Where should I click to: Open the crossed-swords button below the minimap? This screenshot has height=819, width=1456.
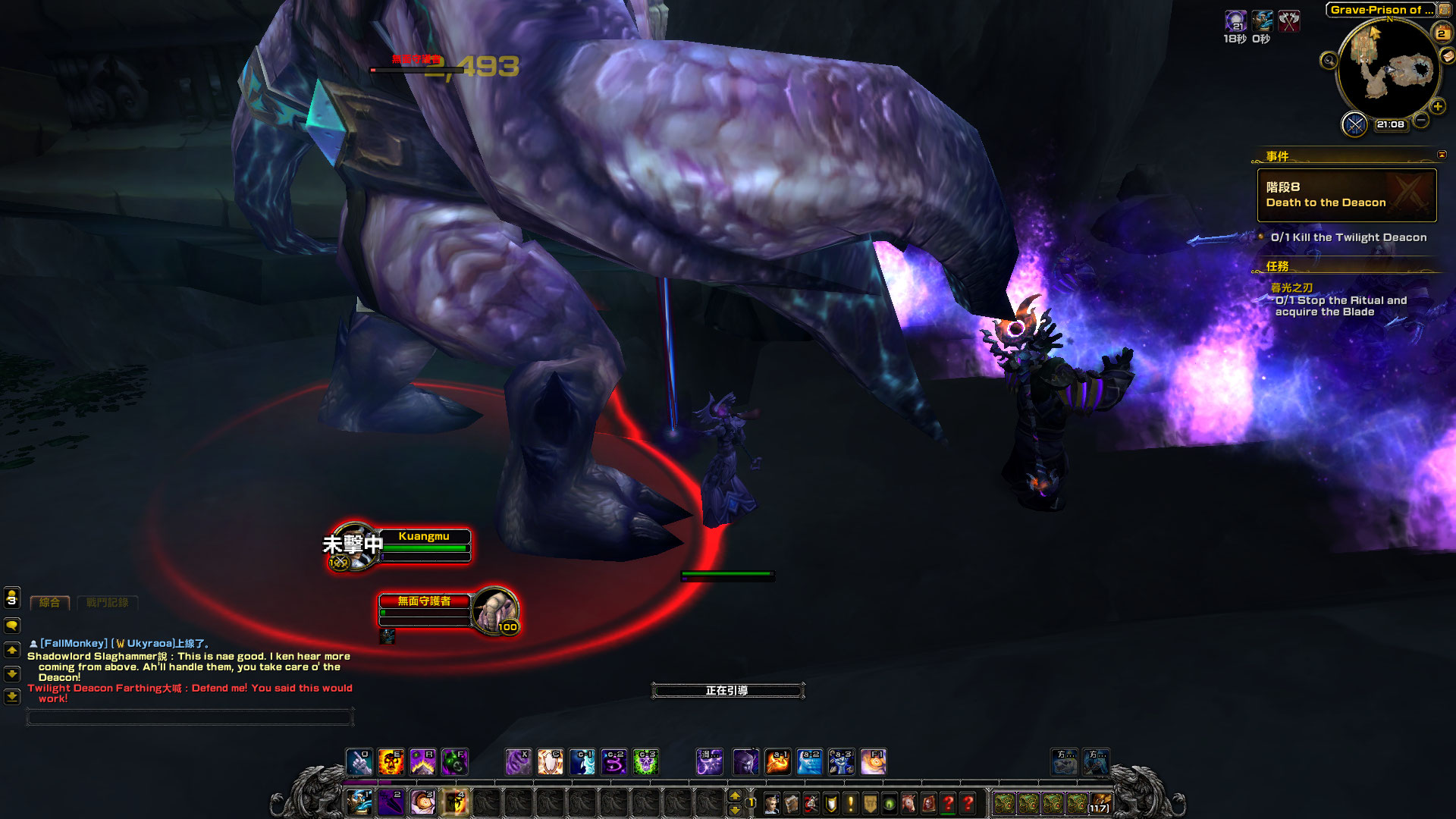click(x=1354, y=124)
